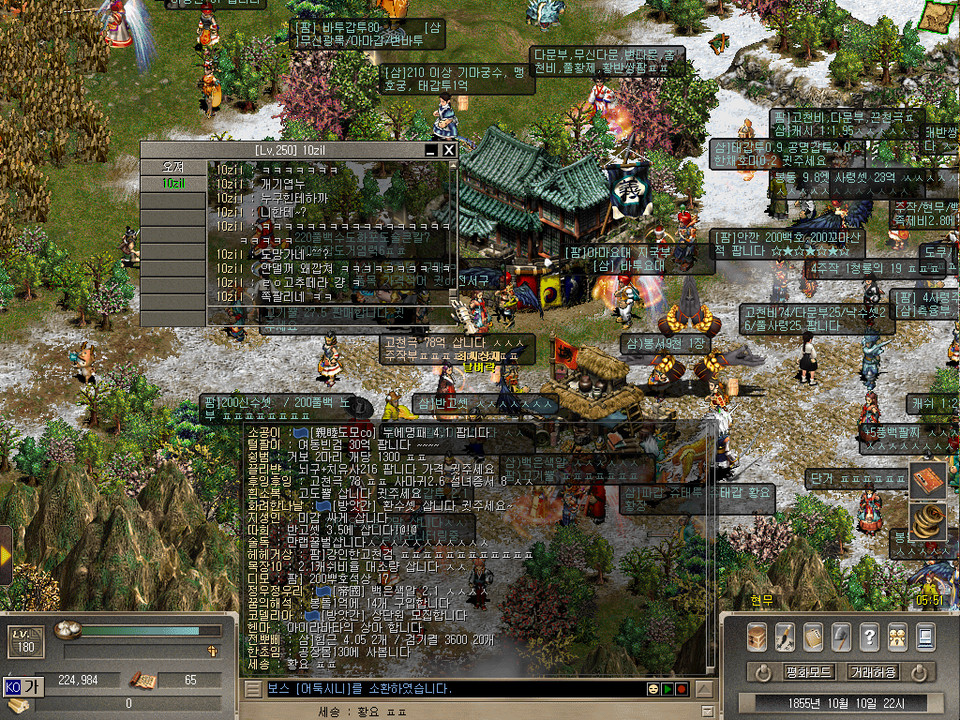
Task: Toggle the 거래허용 button
Action: tap(873, 672)
